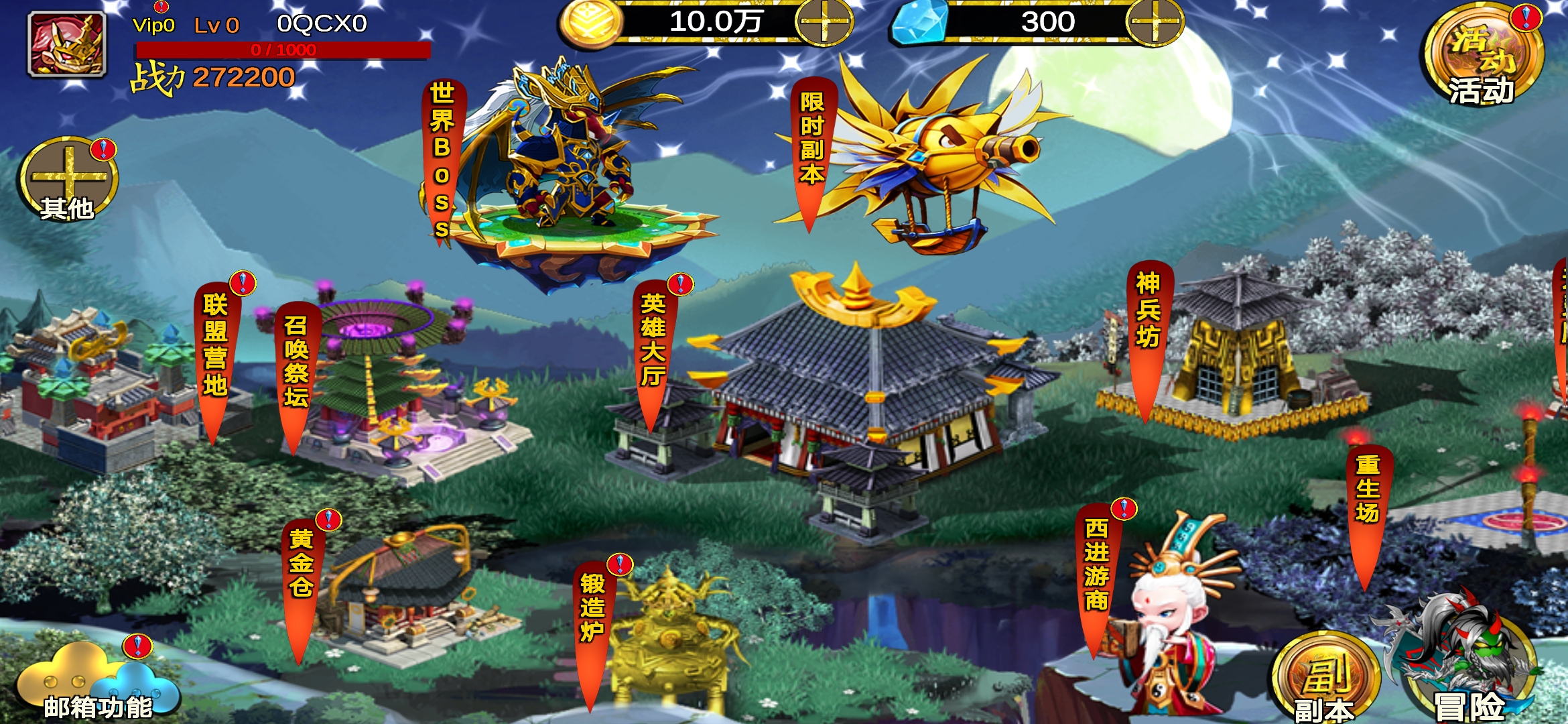Image resolution: width=1568 pixels, height=724 pixels.
Task: Use the 锻造炉 forging furnace
Action: pyautogui.click(x=592, y=610)
